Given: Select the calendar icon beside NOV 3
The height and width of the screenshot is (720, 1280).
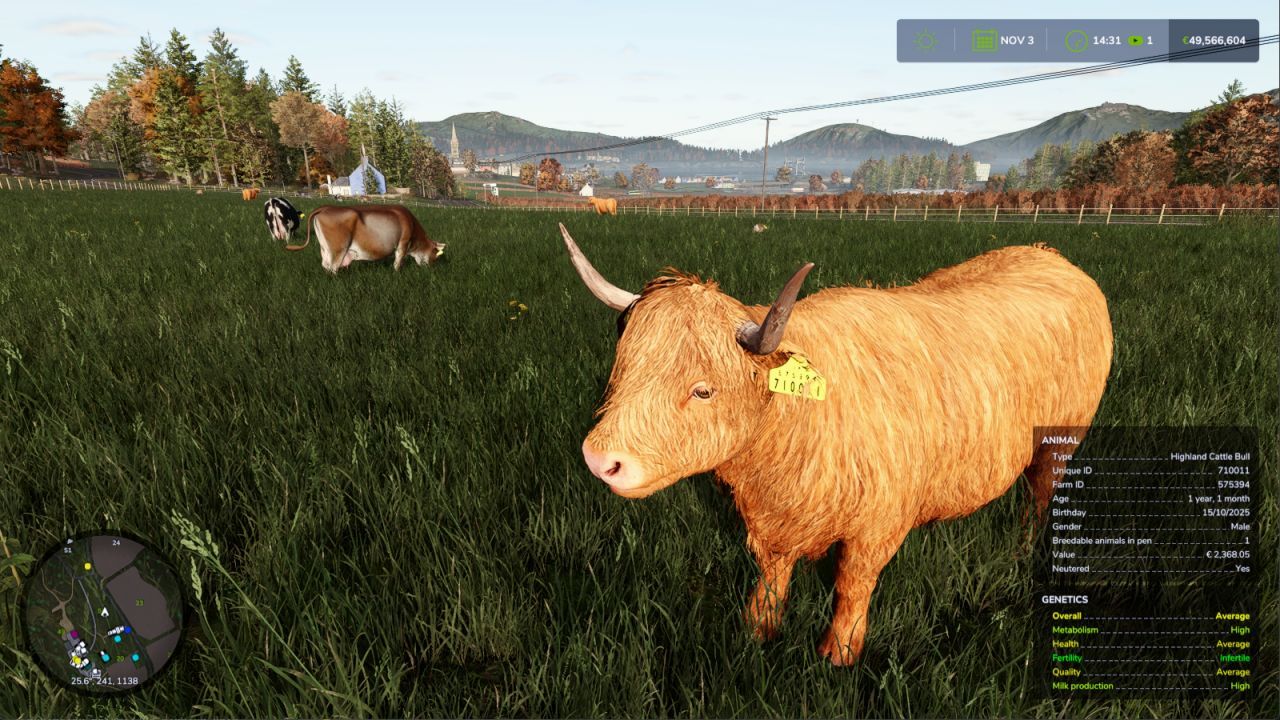Looking at the screenshot, I should point(985,40).
